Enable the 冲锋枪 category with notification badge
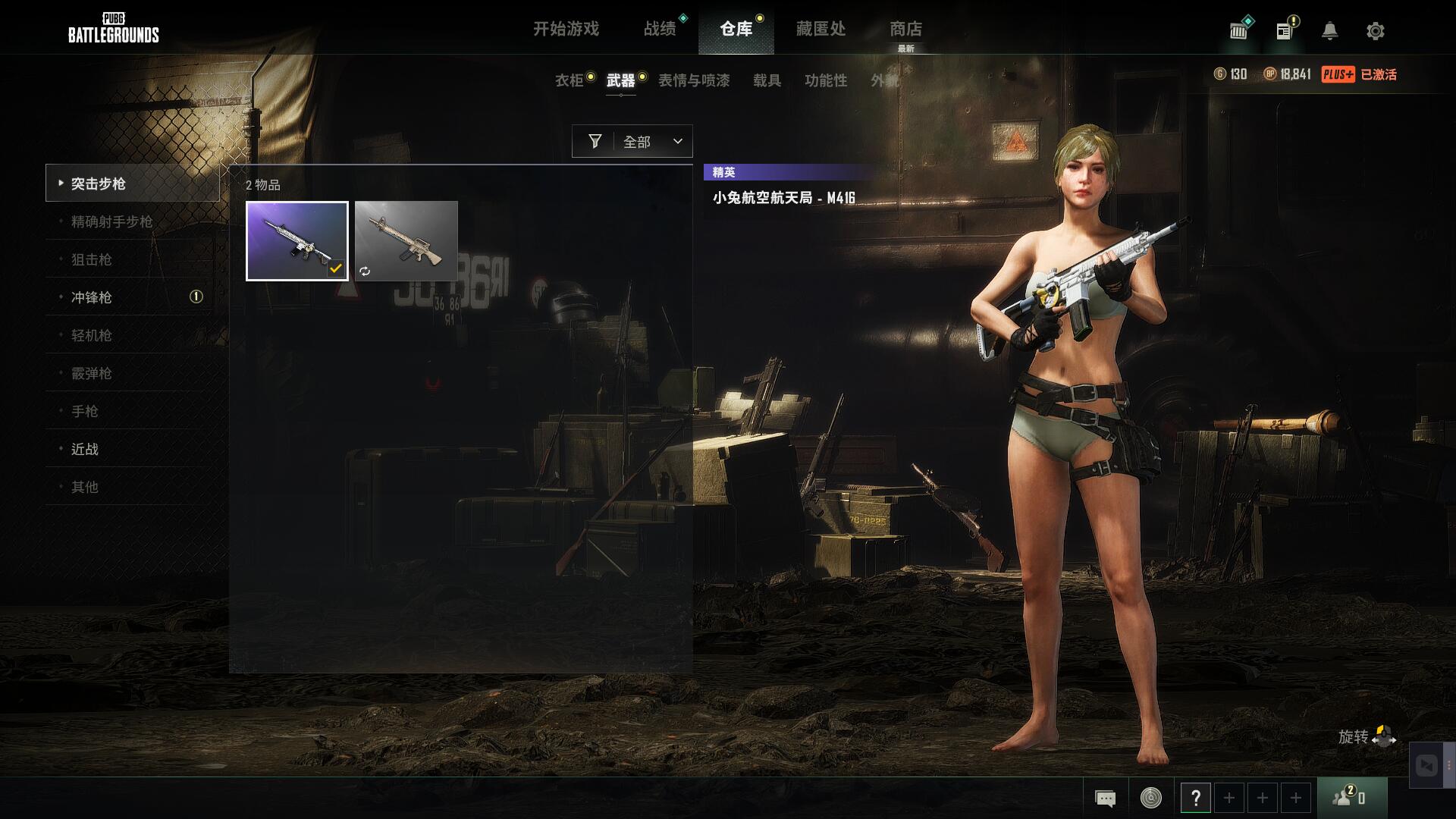Viewport: 1456px width, 819px height. click(x=91, y=297)
